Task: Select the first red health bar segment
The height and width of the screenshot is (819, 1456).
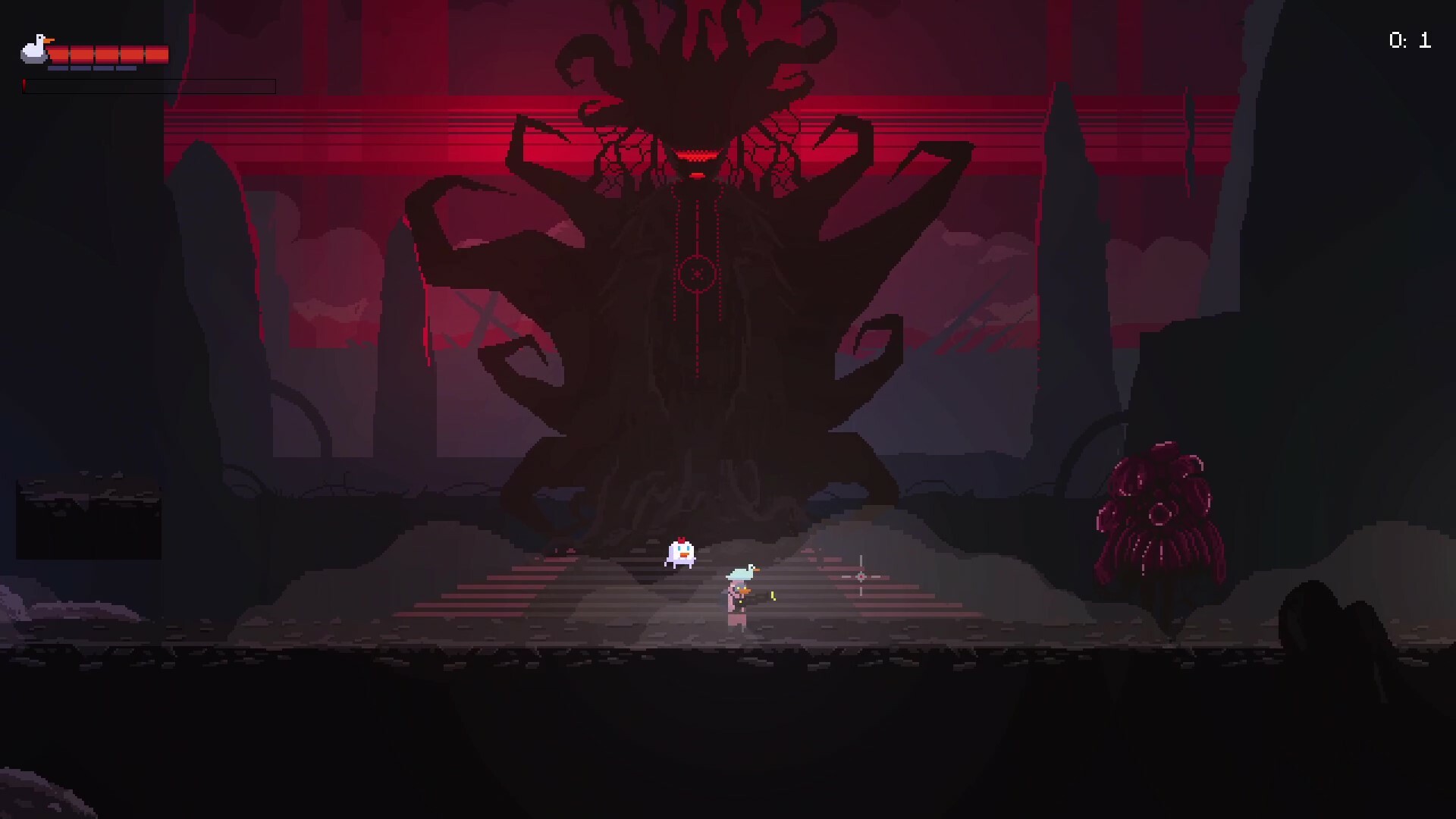Action: [x=58, y=53]
